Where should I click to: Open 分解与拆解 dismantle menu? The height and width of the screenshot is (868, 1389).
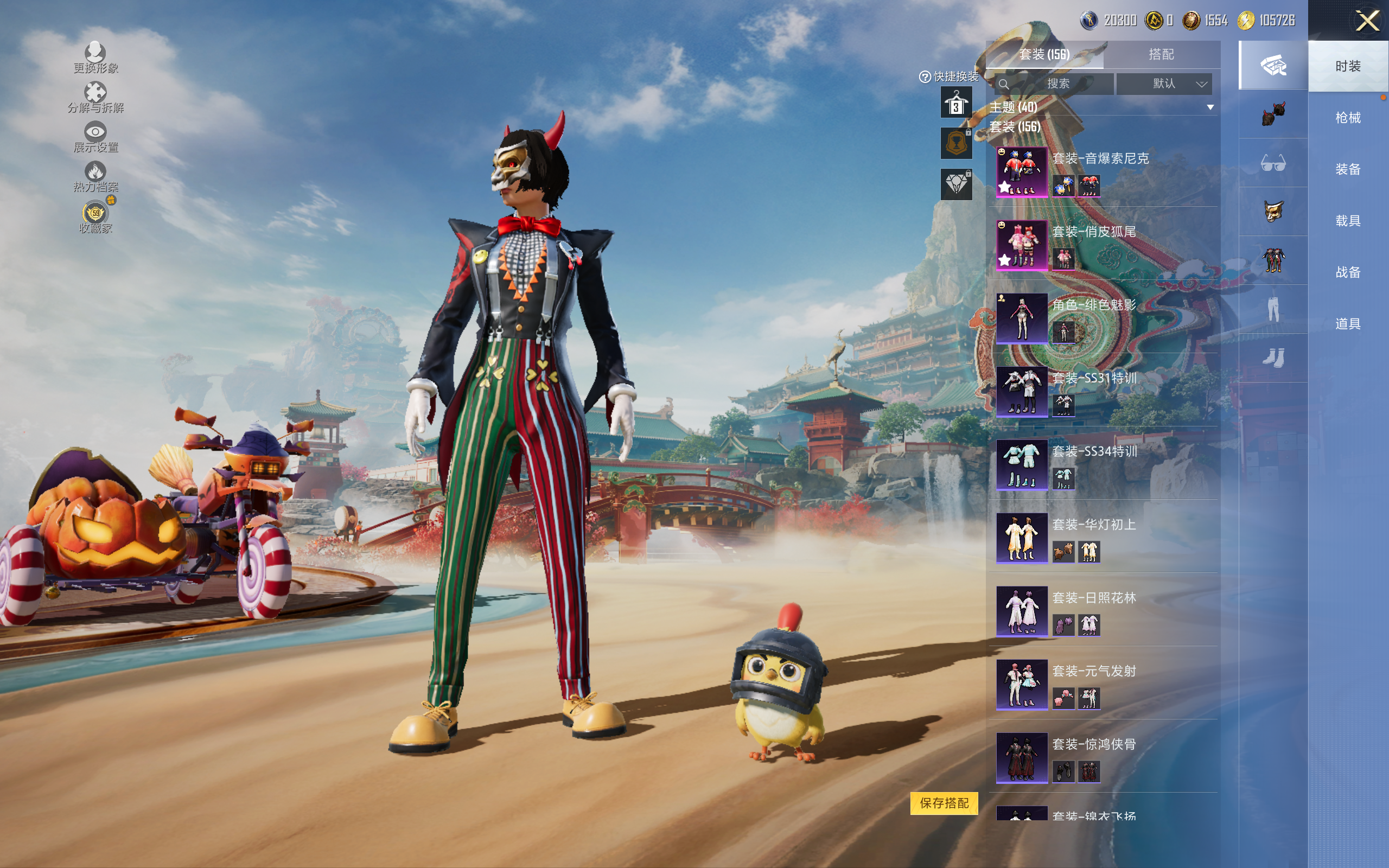(95, 97)
